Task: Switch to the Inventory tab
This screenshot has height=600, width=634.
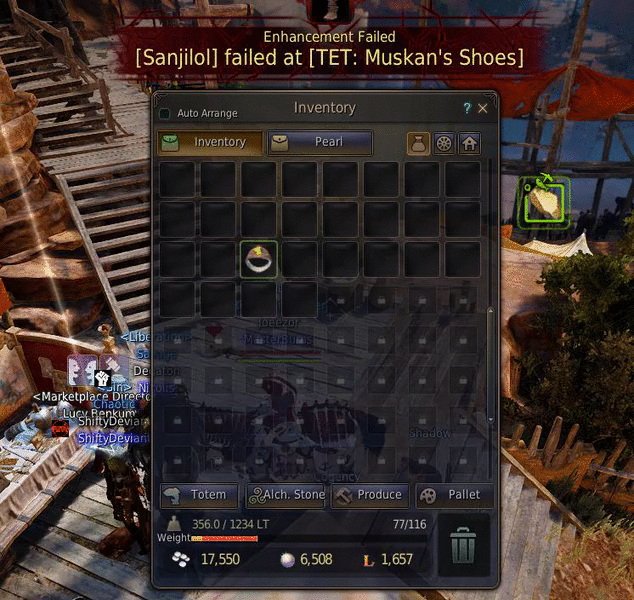Action: click(210, 143)
